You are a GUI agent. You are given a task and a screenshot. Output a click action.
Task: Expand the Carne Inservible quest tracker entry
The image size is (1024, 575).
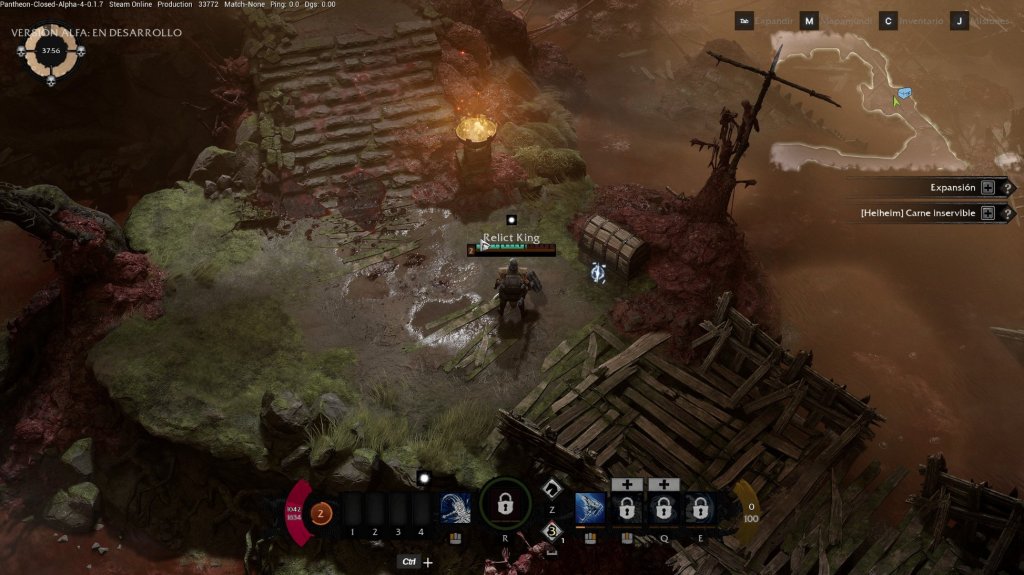[x=988, y=213]
